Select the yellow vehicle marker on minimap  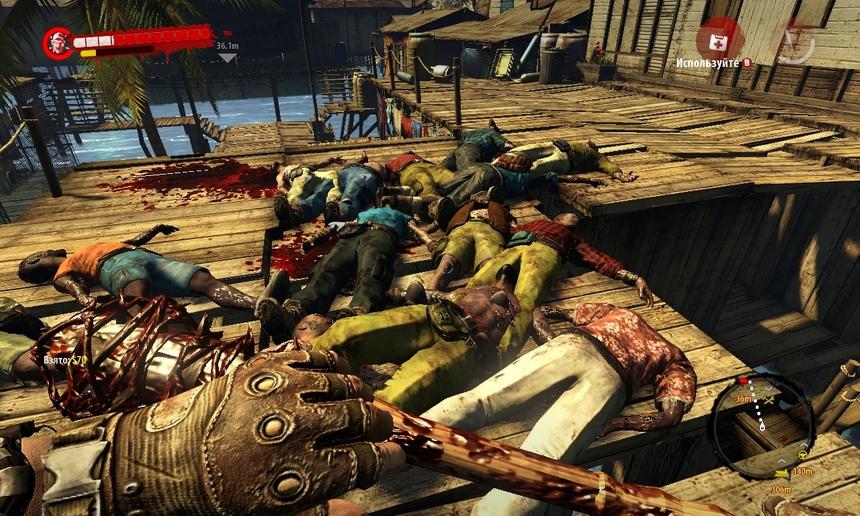[780, 472]
